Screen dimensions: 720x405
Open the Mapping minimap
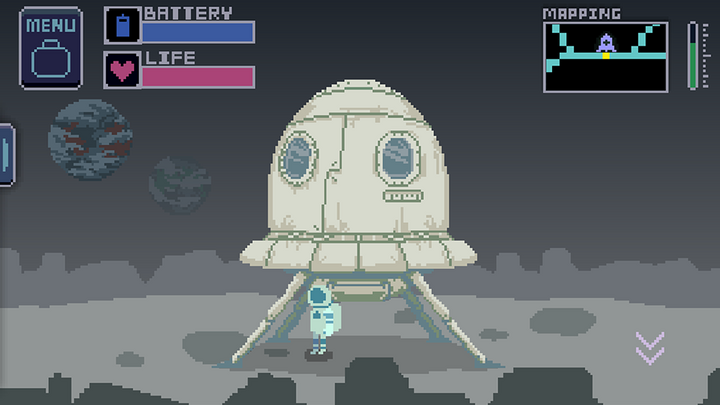click(606, 57)
